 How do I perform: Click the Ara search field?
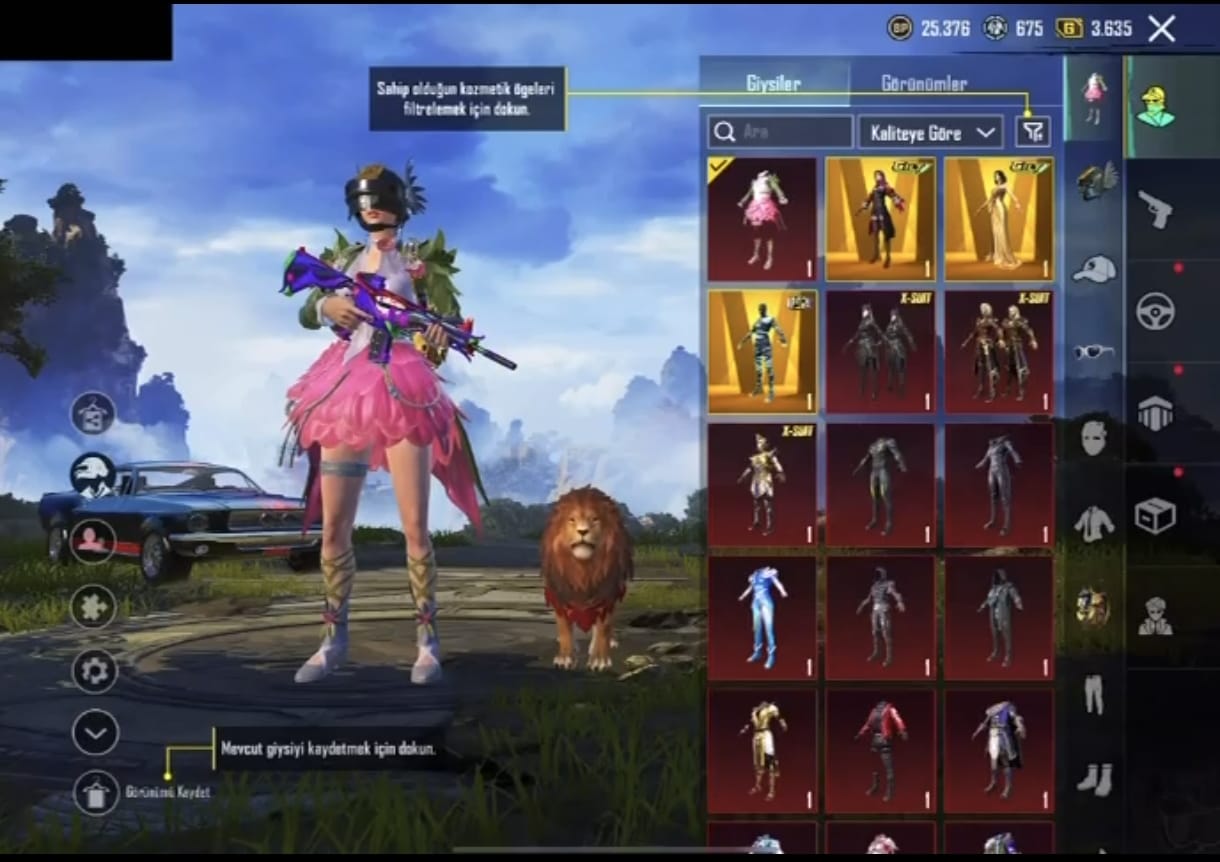780,132
